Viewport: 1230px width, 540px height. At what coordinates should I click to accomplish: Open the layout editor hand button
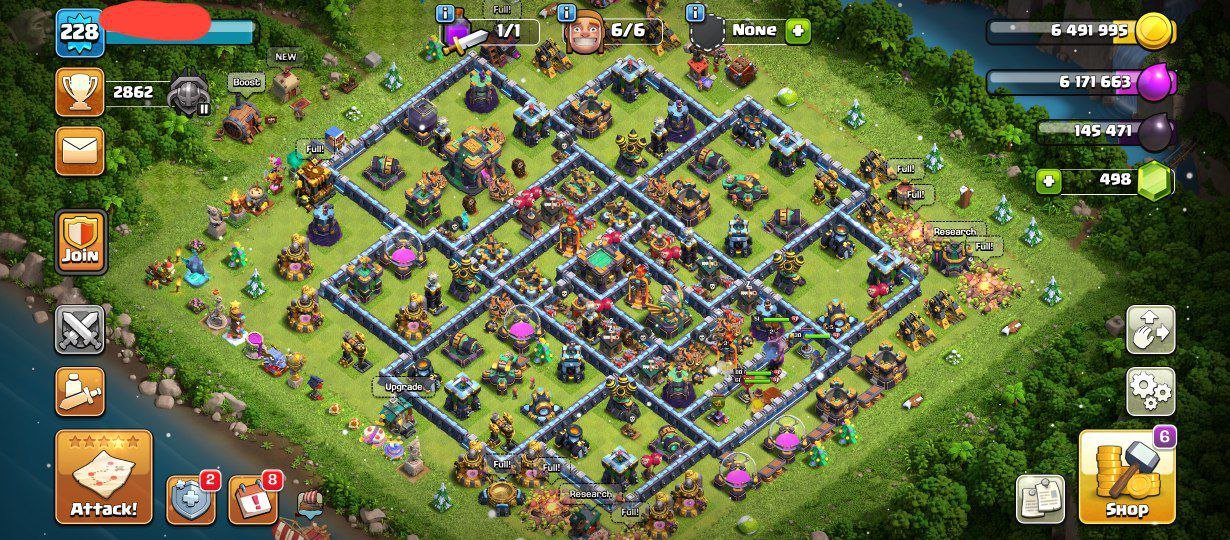1150,330
